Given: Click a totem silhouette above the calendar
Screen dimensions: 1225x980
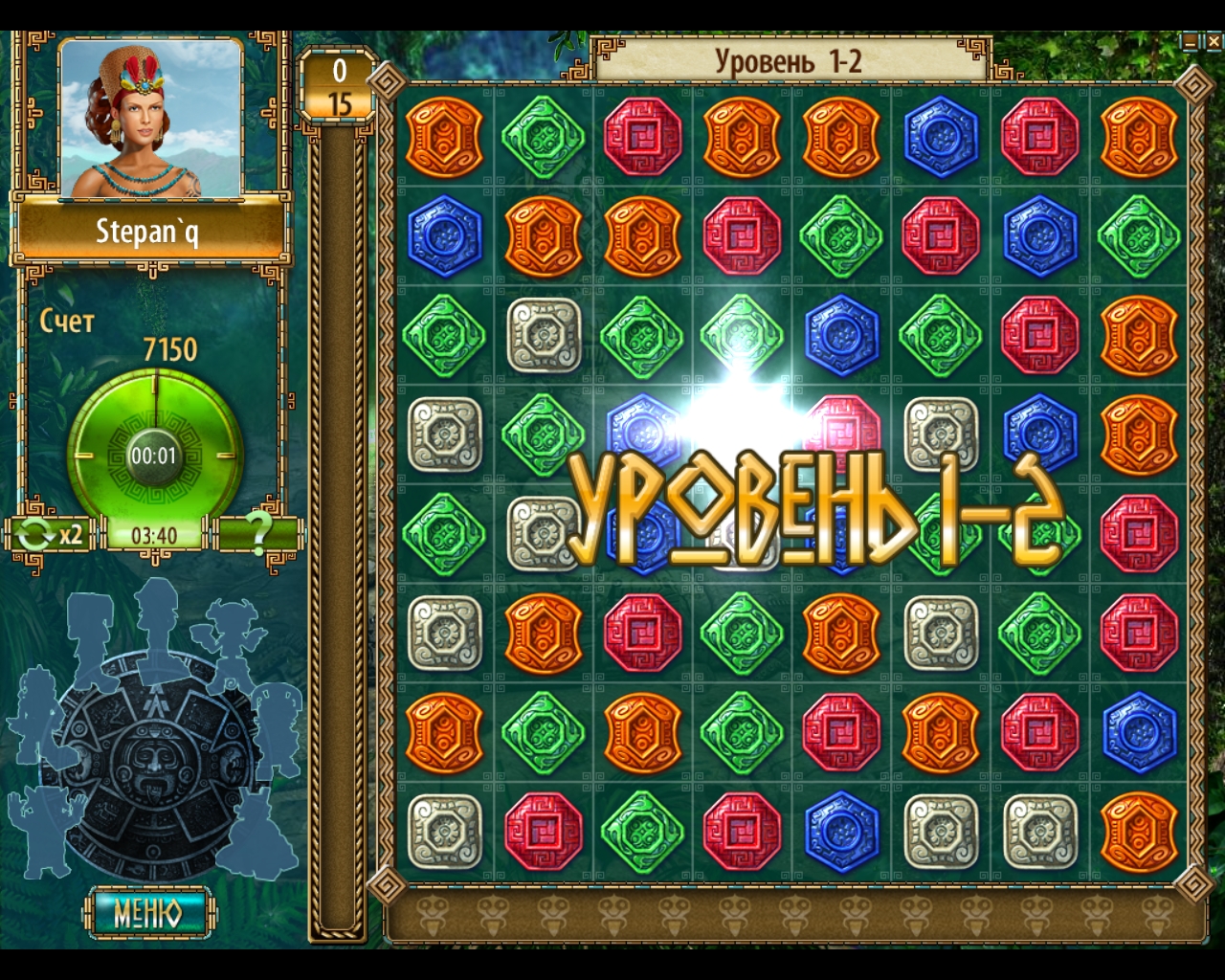Looking at the screenshot, I should click(153, 622).
